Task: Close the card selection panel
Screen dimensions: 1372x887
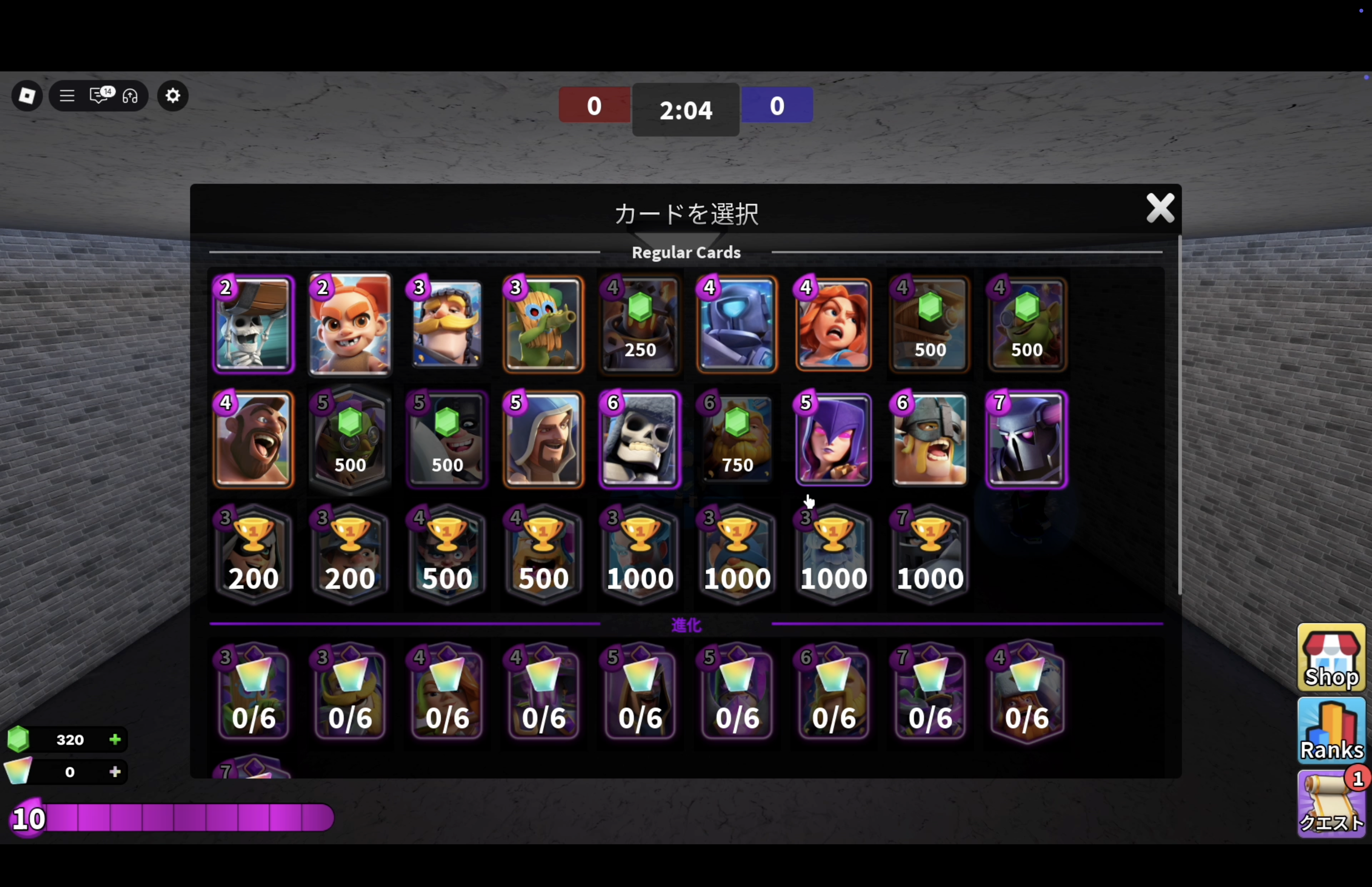Action: (x=1159, y=208)
